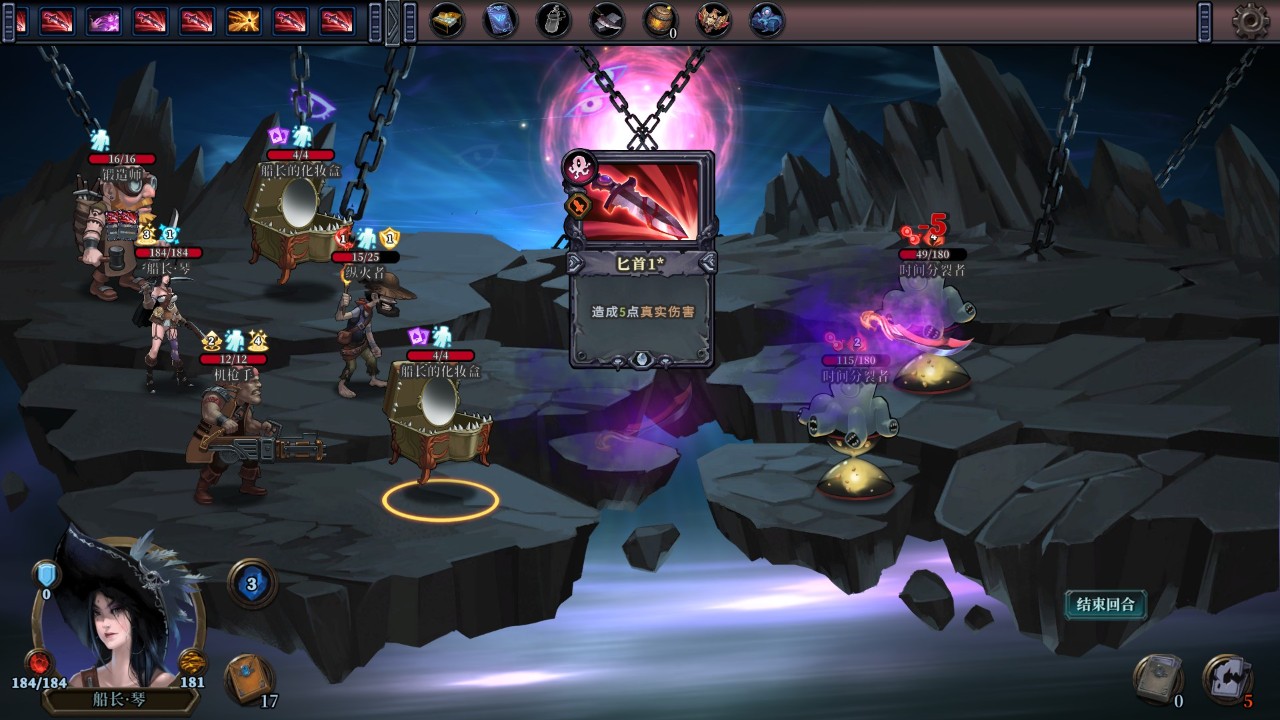The width and height of the screenshot is (1280, 720).
Task: Select the blue creature relic icon
Action: 766,20
